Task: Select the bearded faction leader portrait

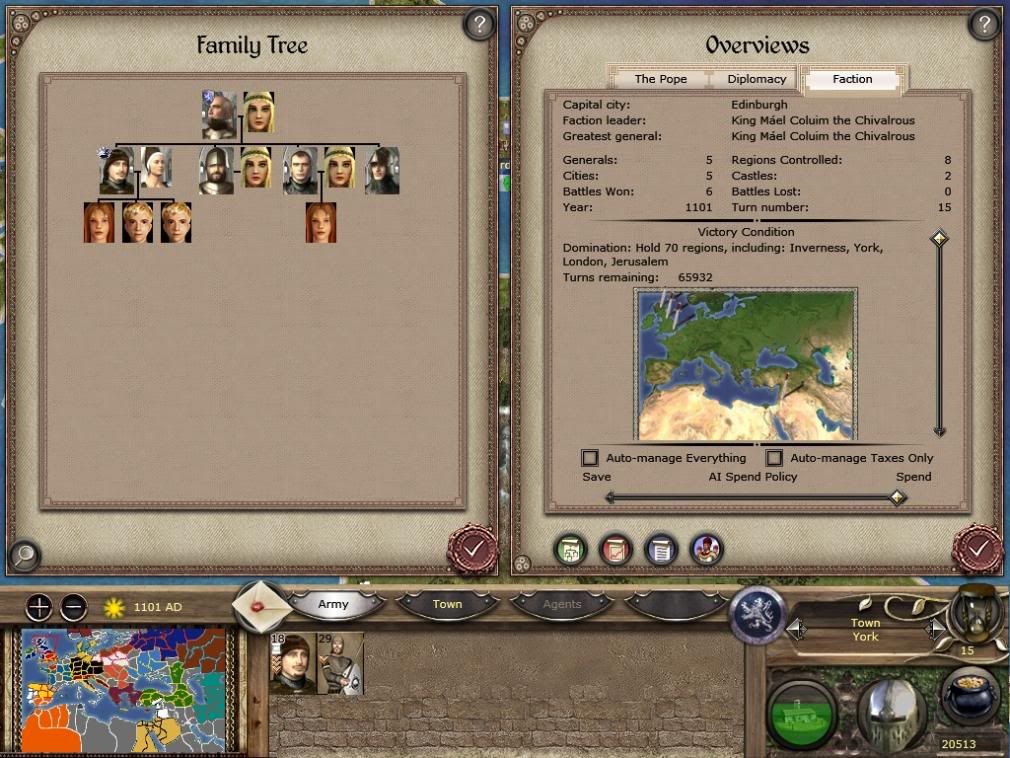Action: [219, 116]
